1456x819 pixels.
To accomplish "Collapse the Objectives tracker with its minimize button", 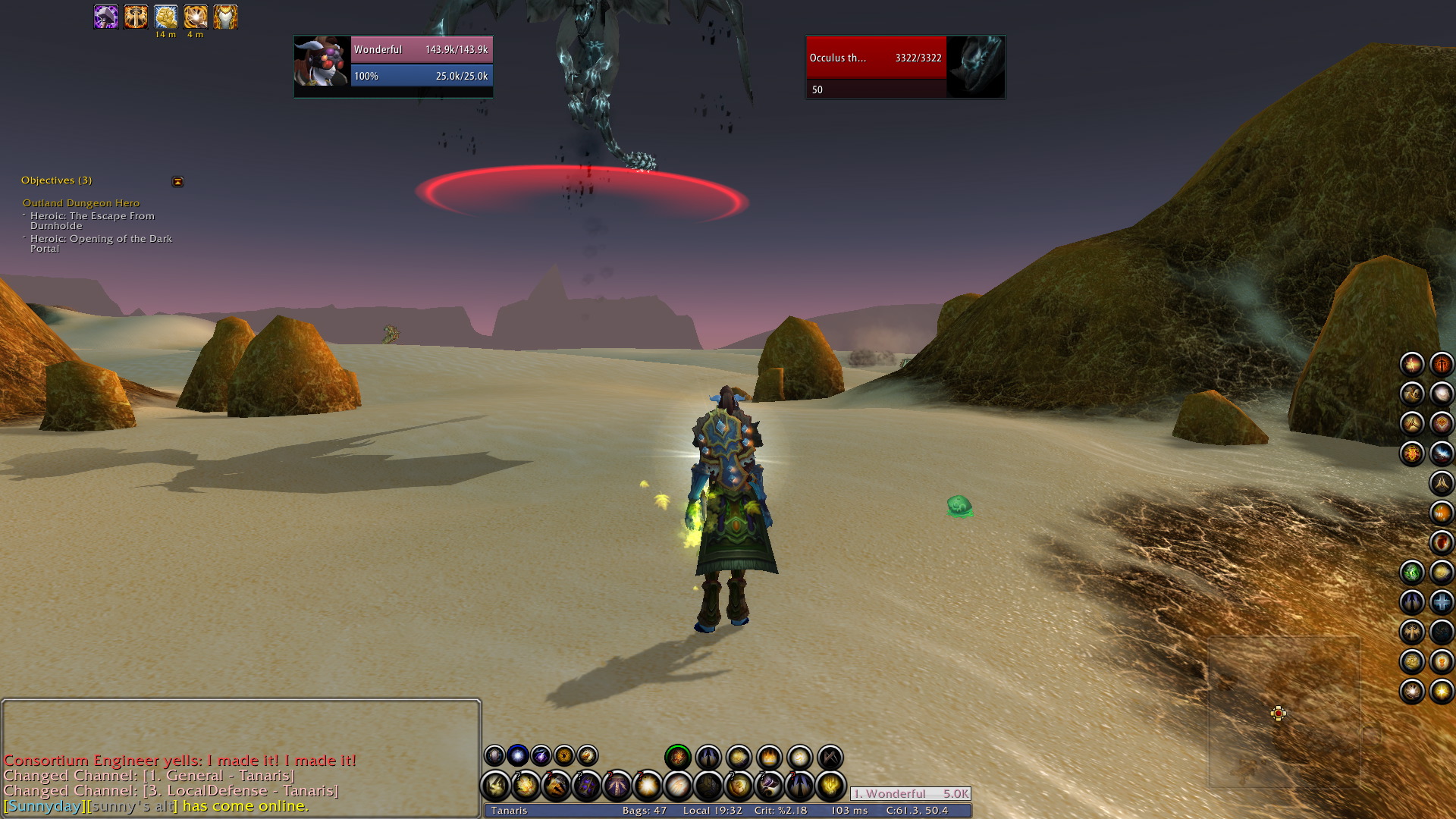I will [x=177, y=182].
